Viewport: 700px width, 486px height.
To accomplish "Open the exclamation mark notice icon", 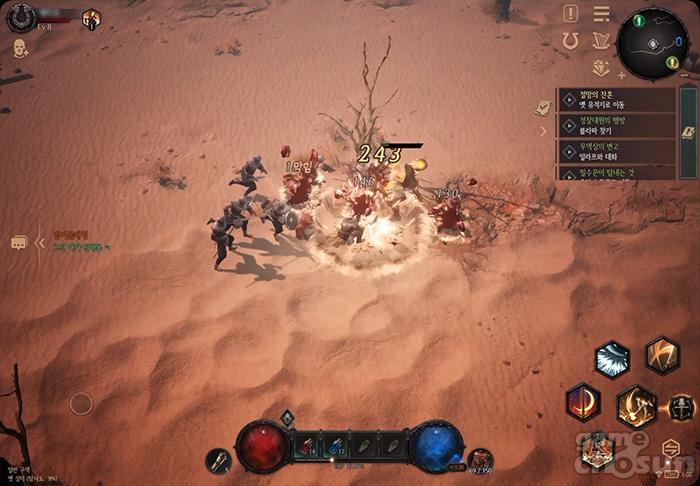I will (x=571, y=14).
